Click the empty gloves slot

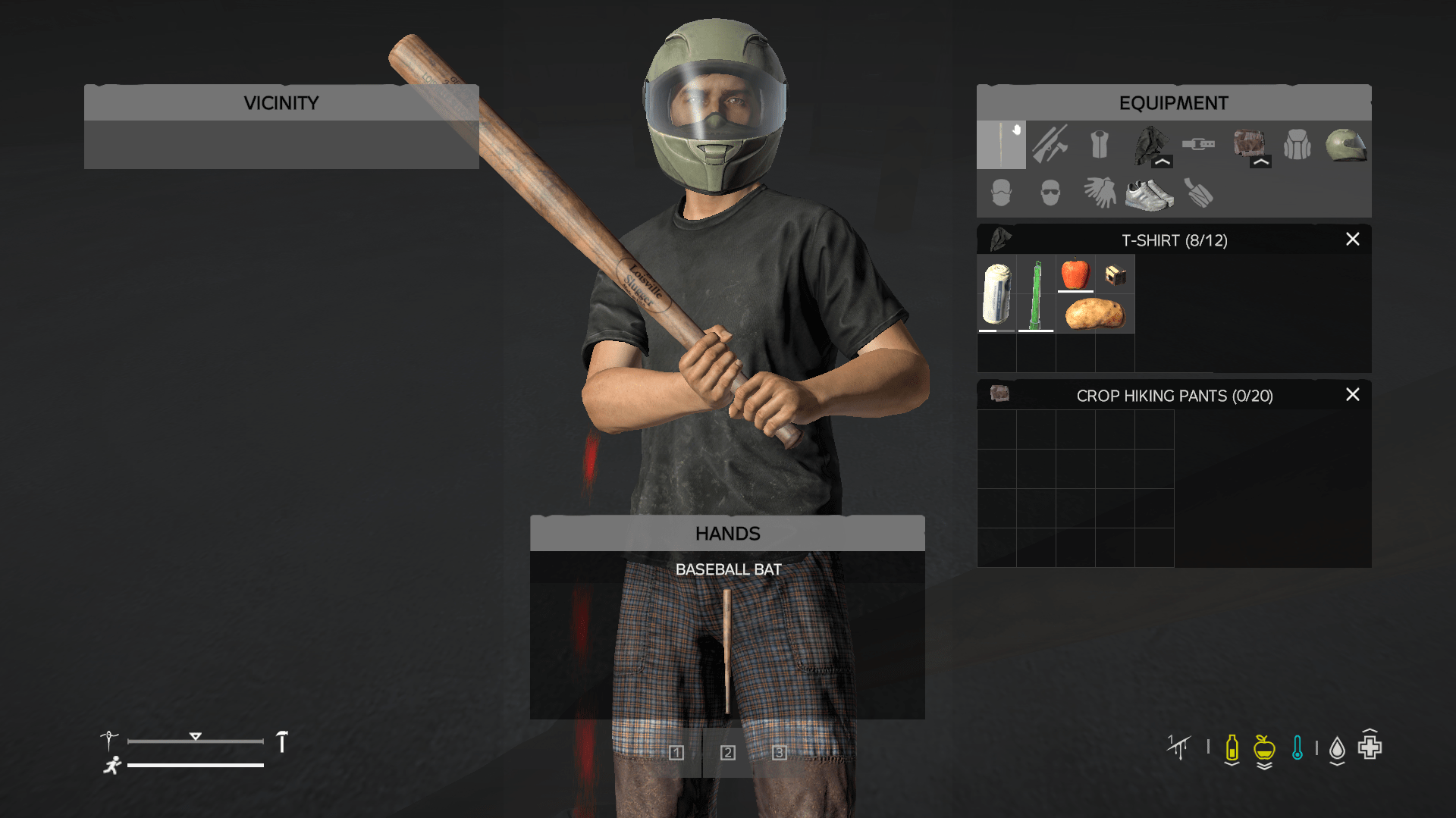1098,193
